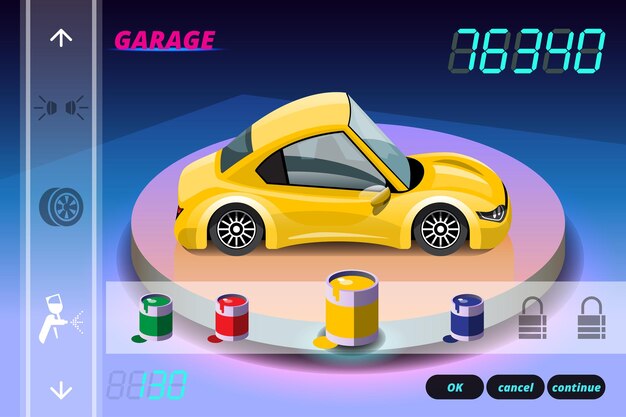Image resolution: width=626 pixels, height=417 pixels.
Task: Select the blue paint can
Action: point(466,316)
